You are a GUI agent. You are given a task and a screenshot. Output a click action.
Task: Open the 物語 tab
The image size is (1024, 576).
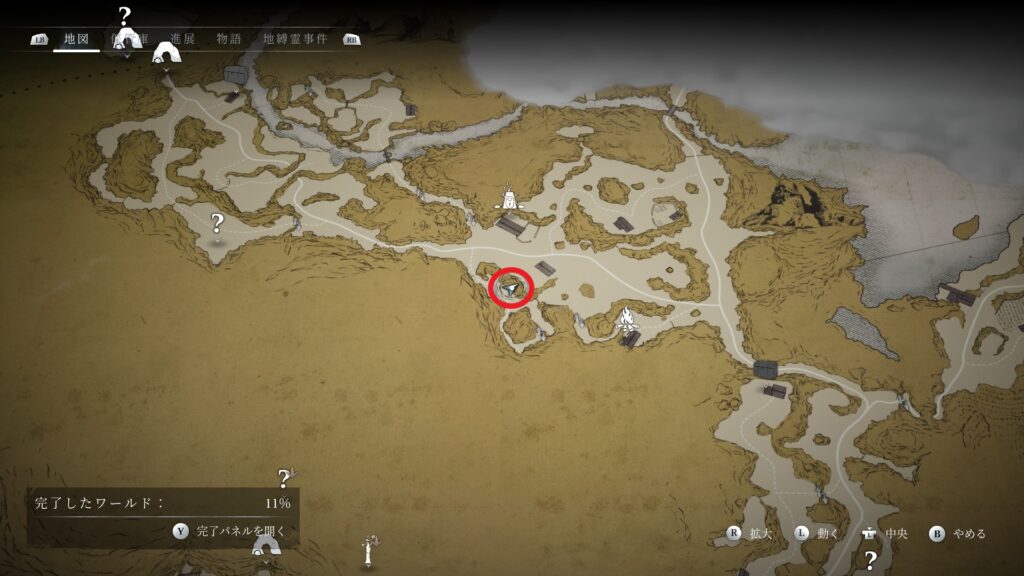(x=229, y=39)
